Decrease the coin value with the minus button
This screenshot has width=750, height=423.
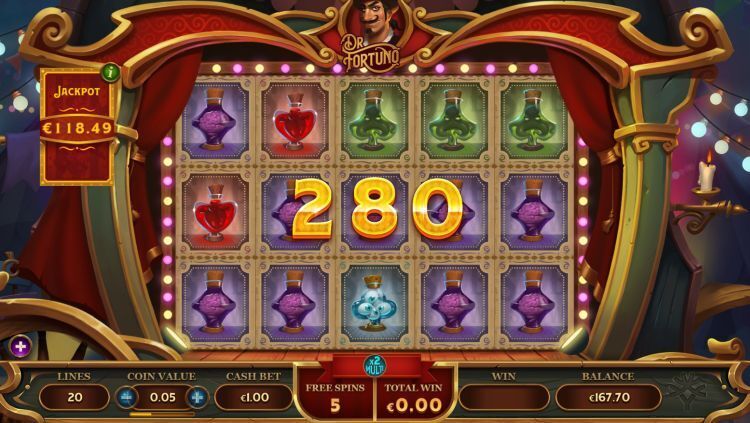coord(127,397)
